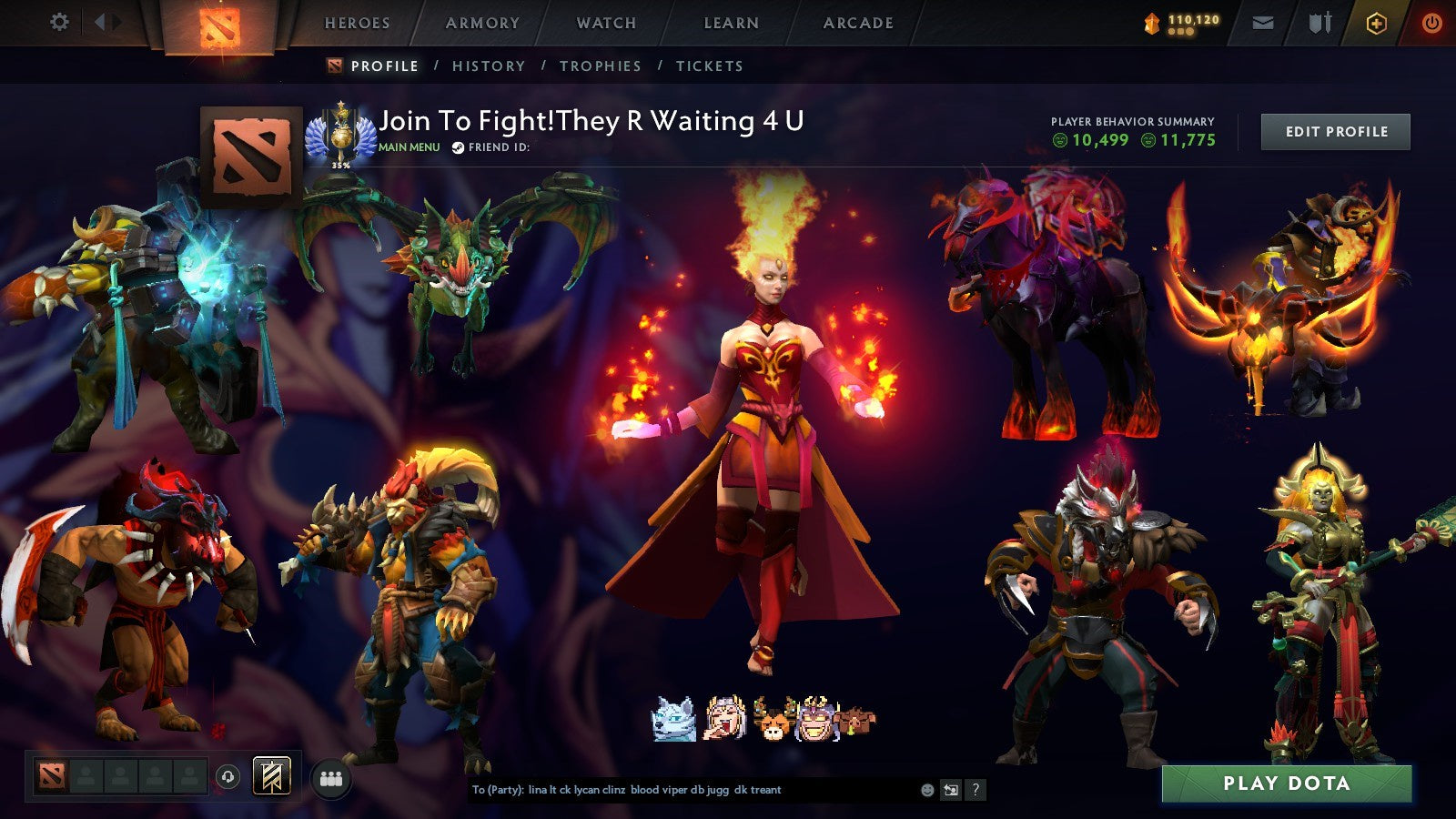Screen dimensions: 1456x819
Task: Click the question mark help icon in chat bar
Action: [976, 792]
